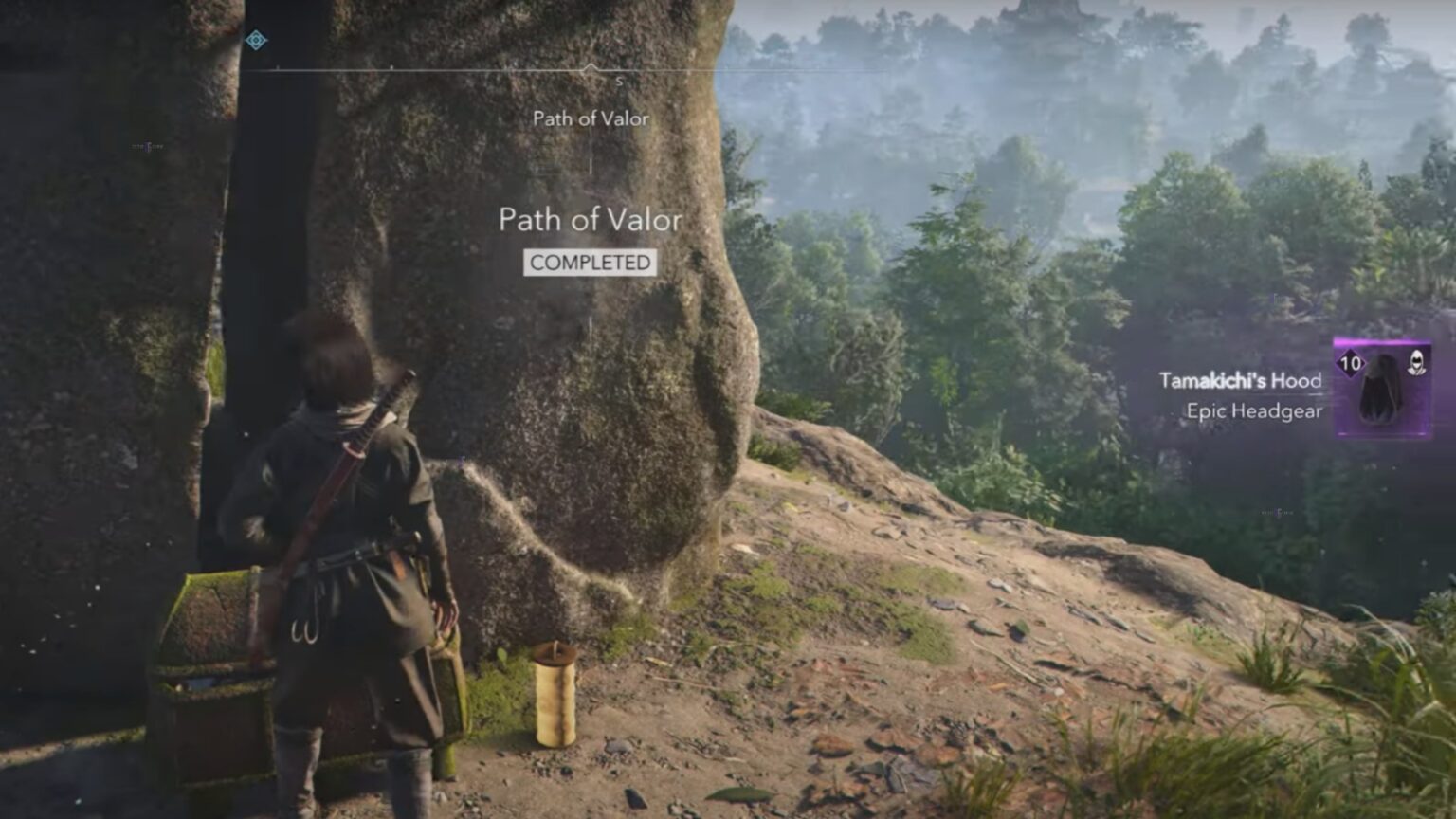Toggle the quest tracker for Path of Valor
1456x819 pixels.
tap(590, 119)
